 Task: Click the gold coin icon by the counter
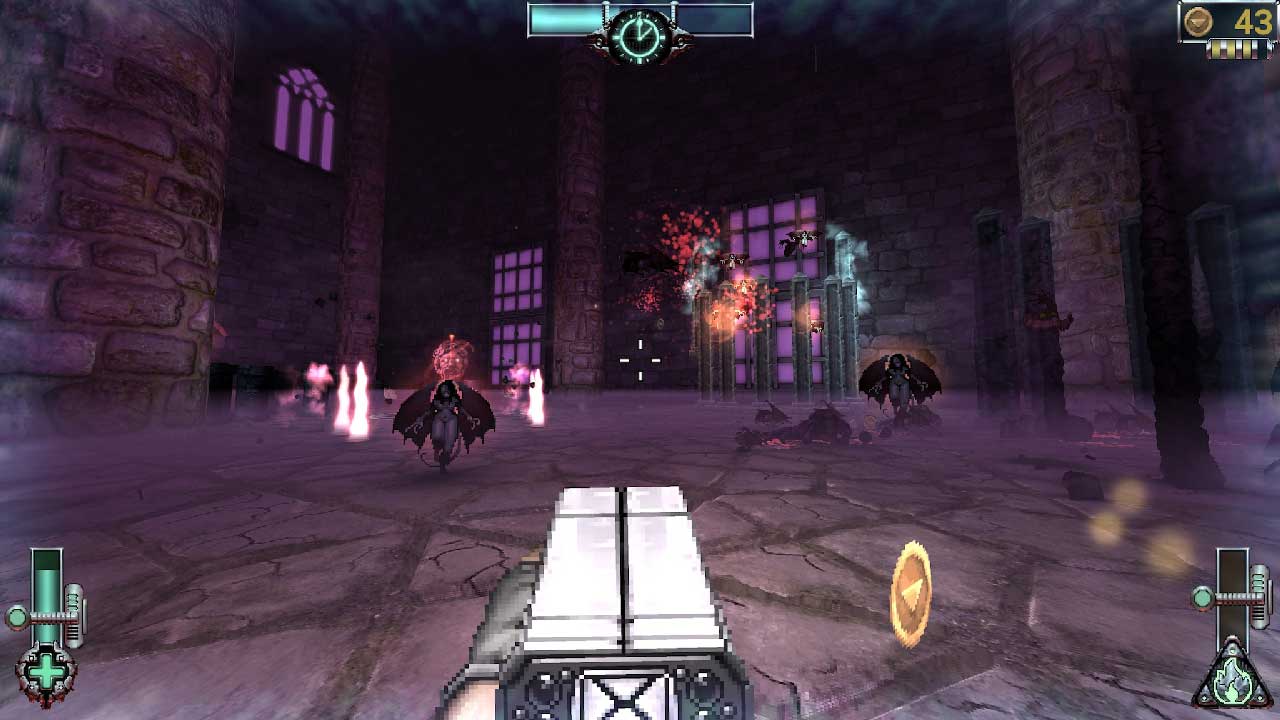pos(1198,21)
